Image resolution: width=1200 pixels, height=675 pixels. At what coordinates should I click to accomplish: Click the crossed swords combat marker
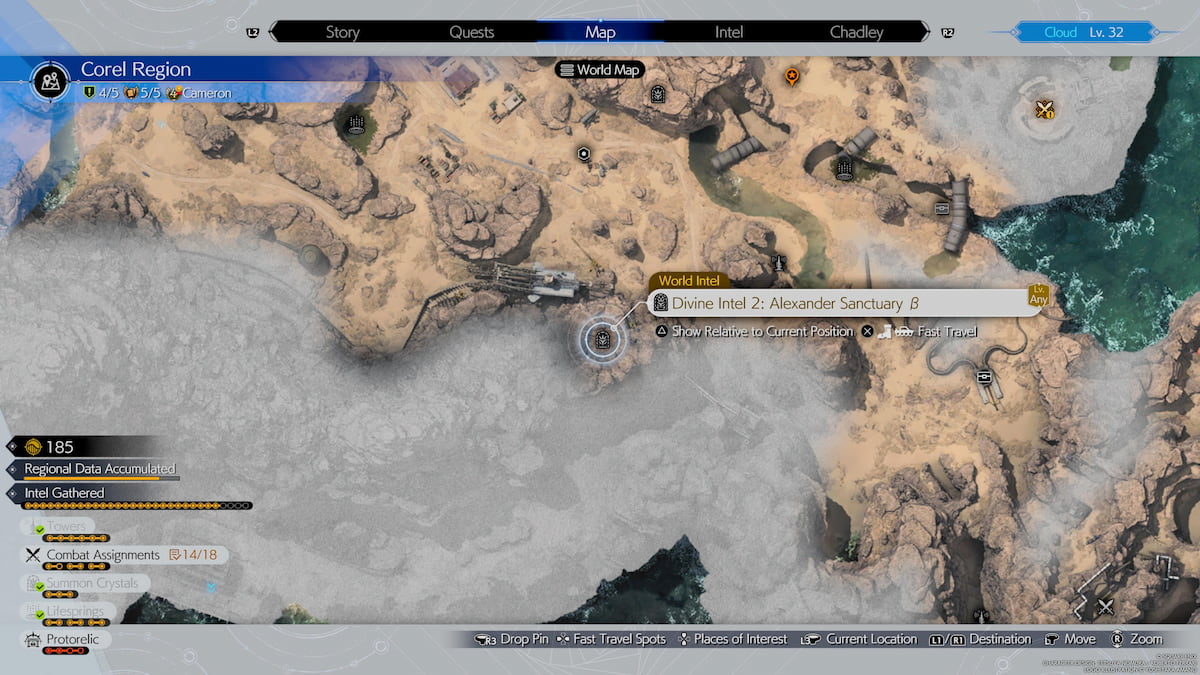1045,109
